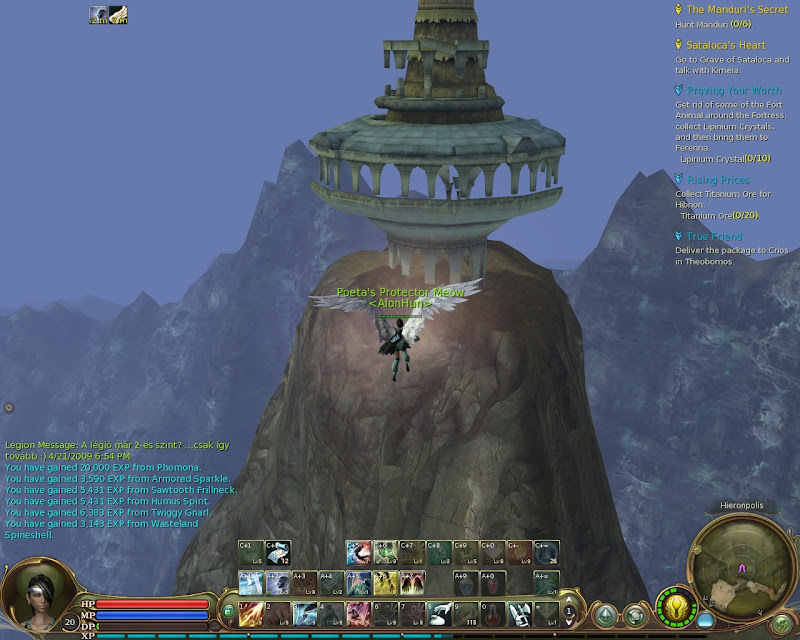The width and height of the screenshot is (800, 640).
Task: Click the chat log window
Action: point(100,490)
